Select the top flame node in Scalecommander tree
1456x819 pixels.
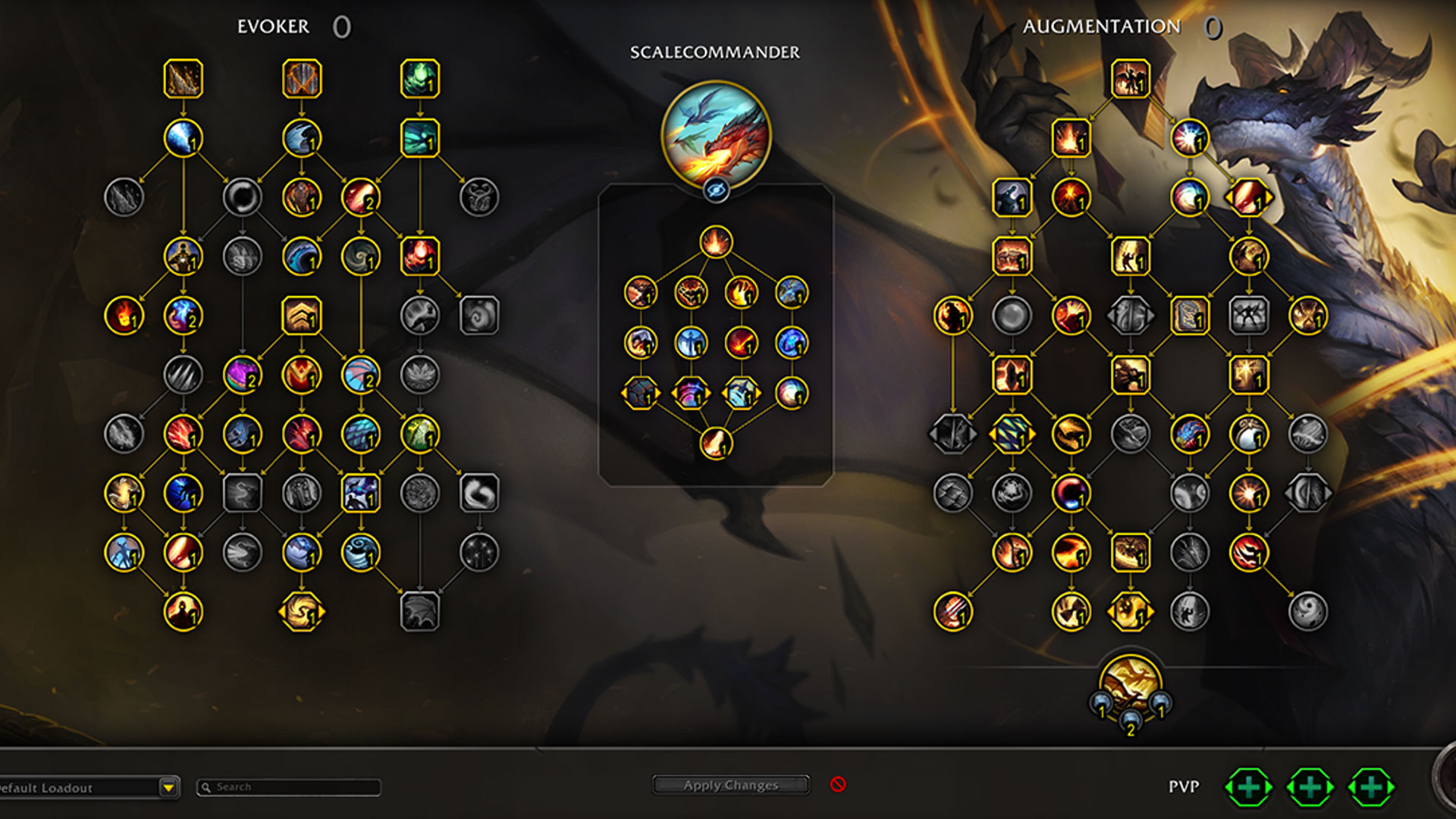[716, 242]
